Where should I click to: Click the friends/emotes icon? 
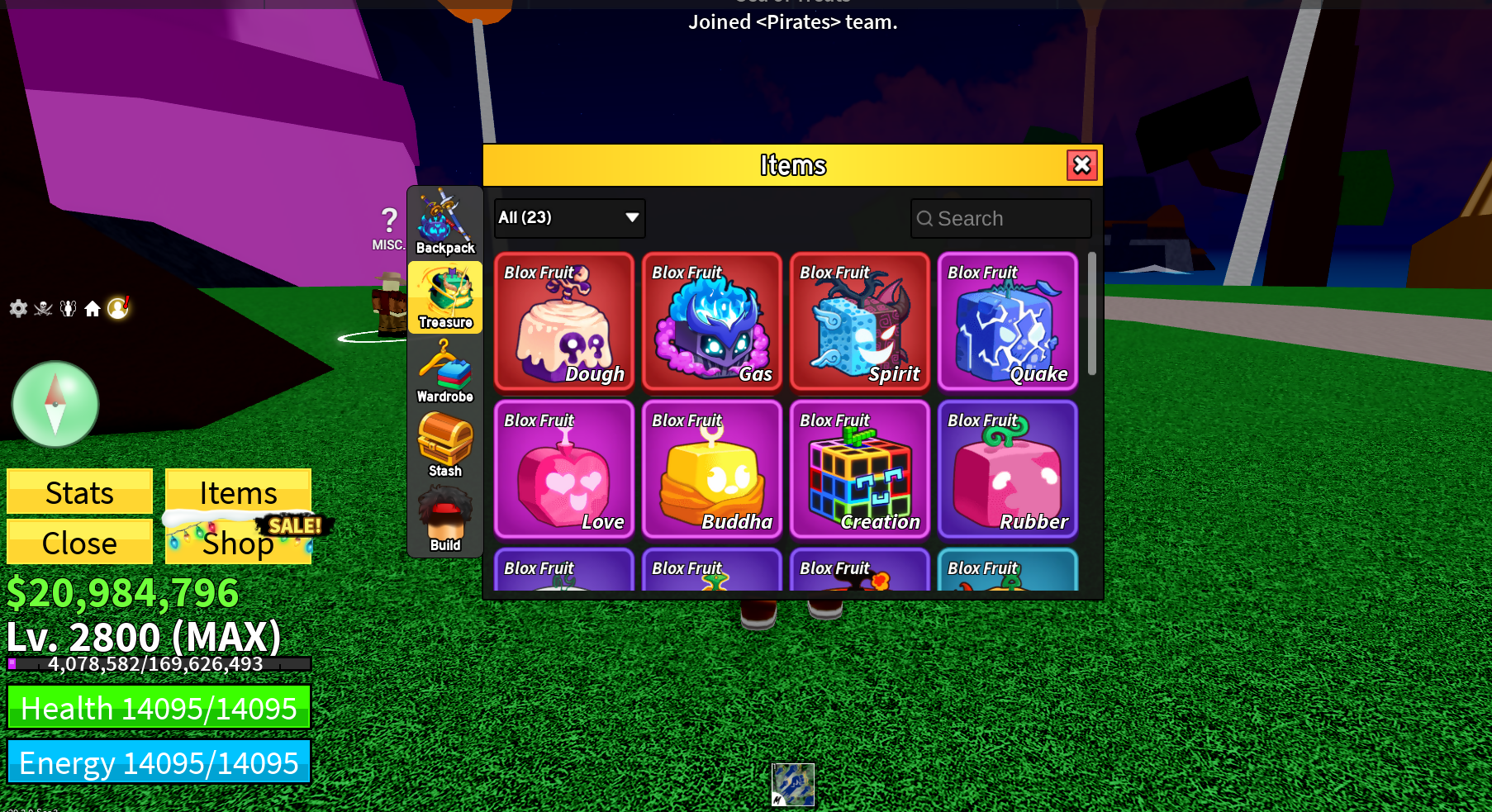tap(66, 306)
